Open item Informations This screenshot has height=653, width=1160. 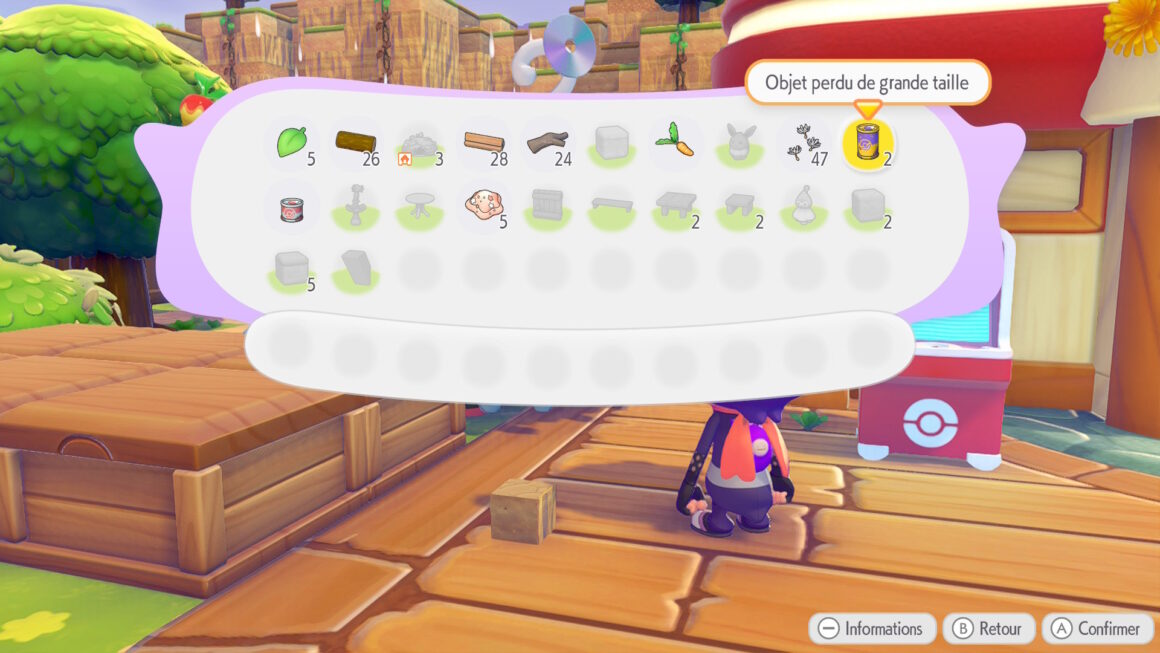(872, 629)
